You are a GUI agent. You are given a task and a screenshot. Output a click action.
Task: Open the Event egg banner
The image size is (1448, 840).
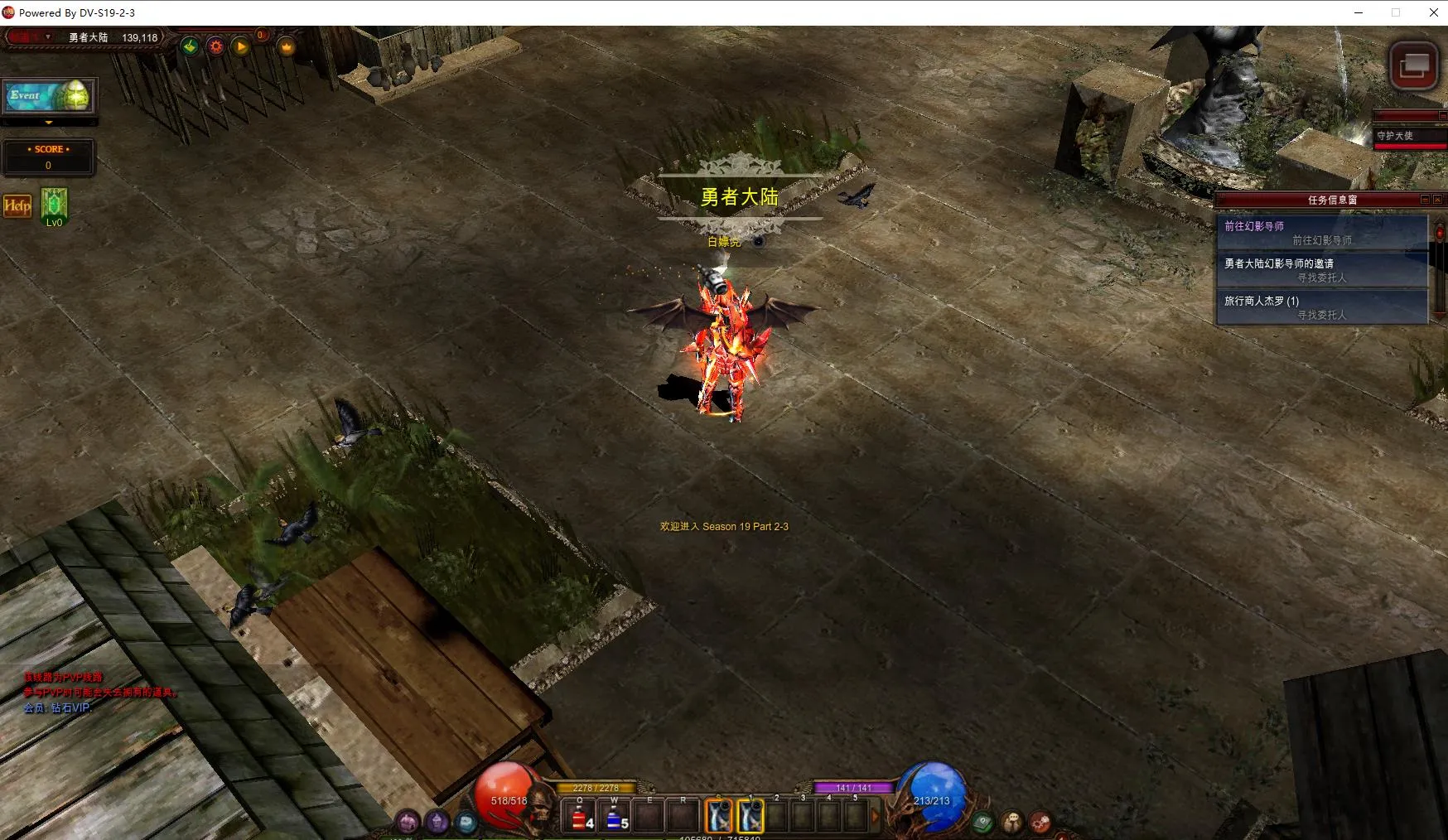point(49,97)
